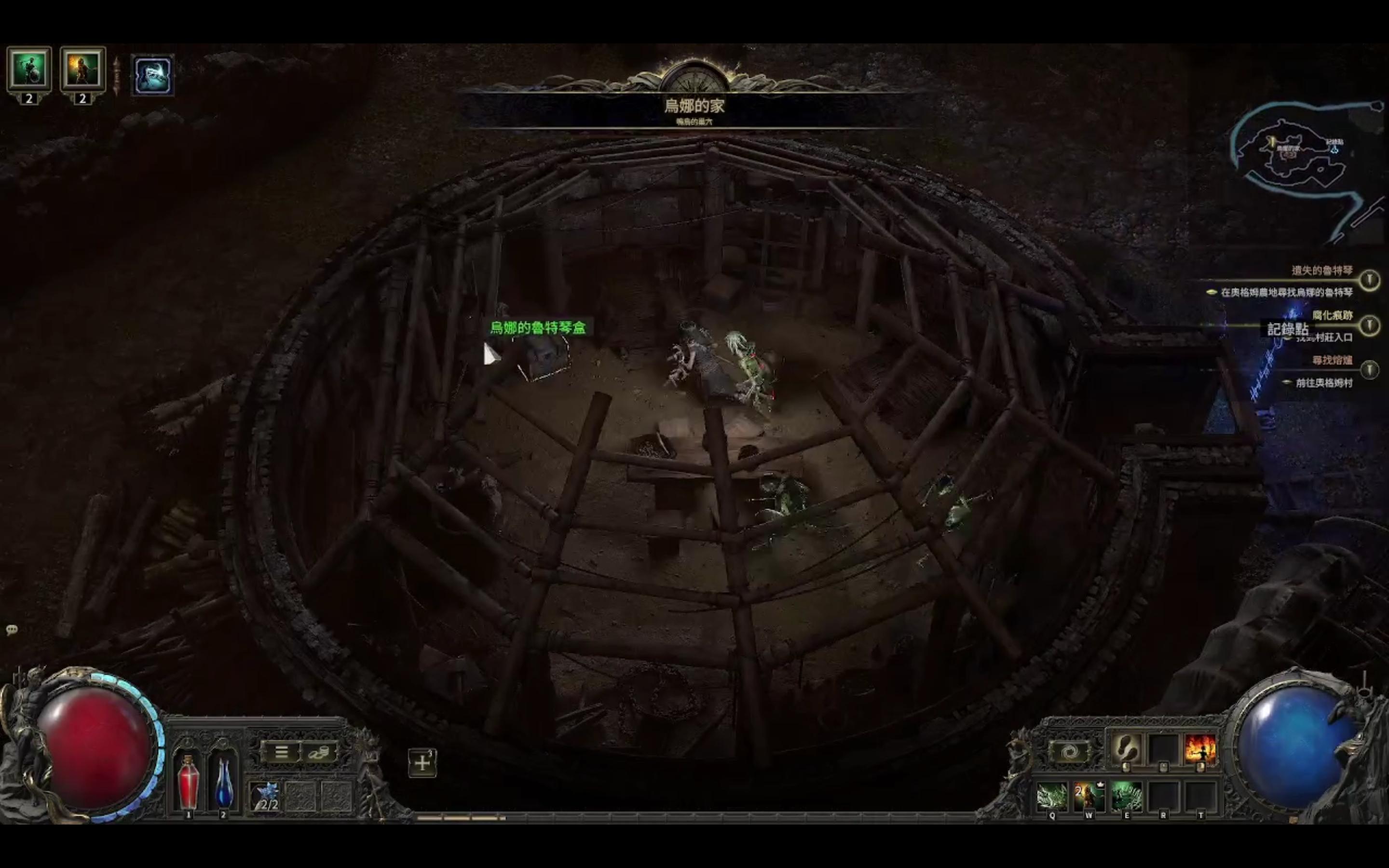Image resolution: width=1389 pixels, height=868 pixels.
Task: Toggle the 遺失的魯特琴 quest pin
Action: (1370, 280)
